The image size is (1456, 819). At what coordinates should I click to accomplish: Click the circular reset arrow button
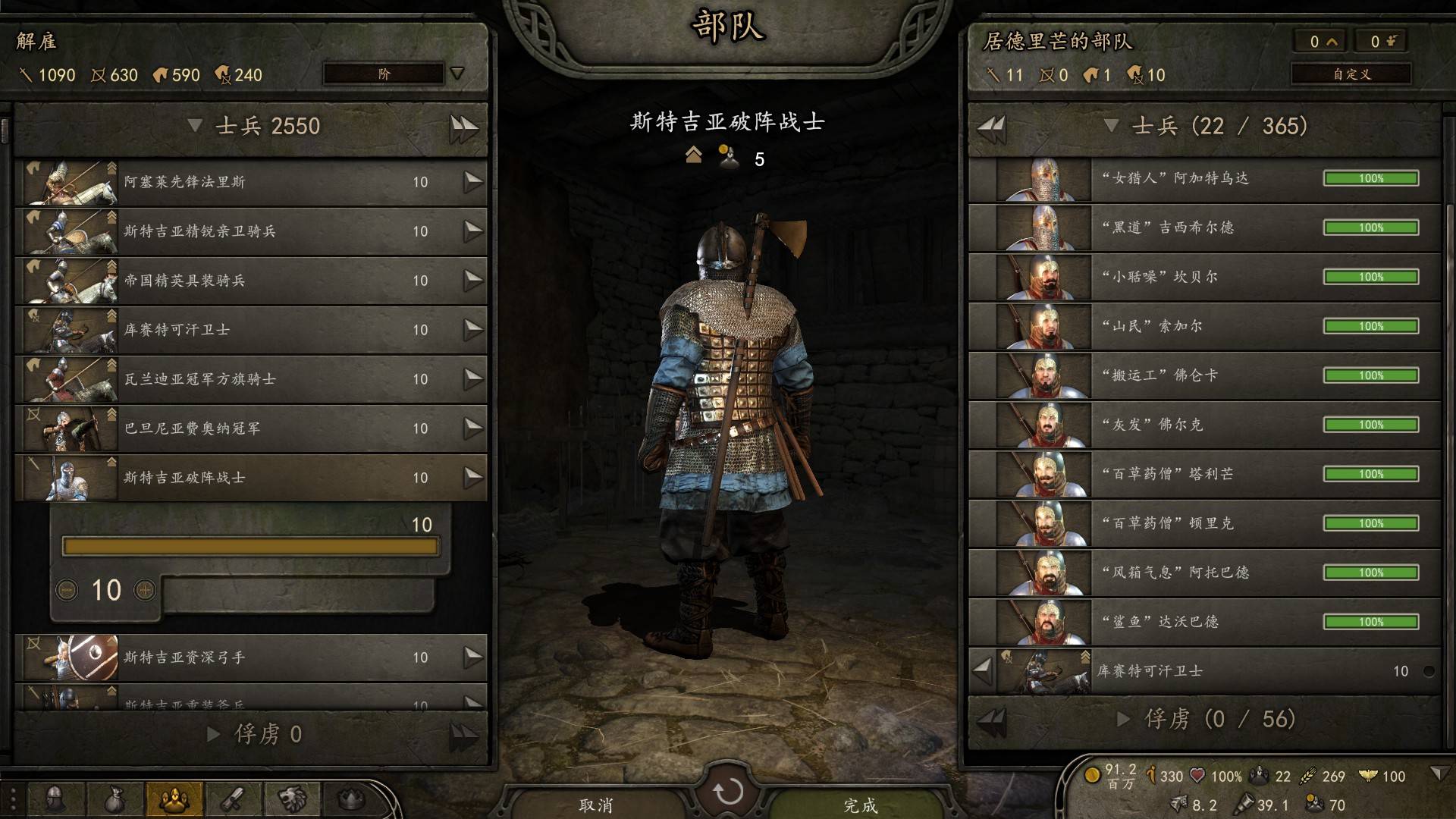[x=728, y=792]
